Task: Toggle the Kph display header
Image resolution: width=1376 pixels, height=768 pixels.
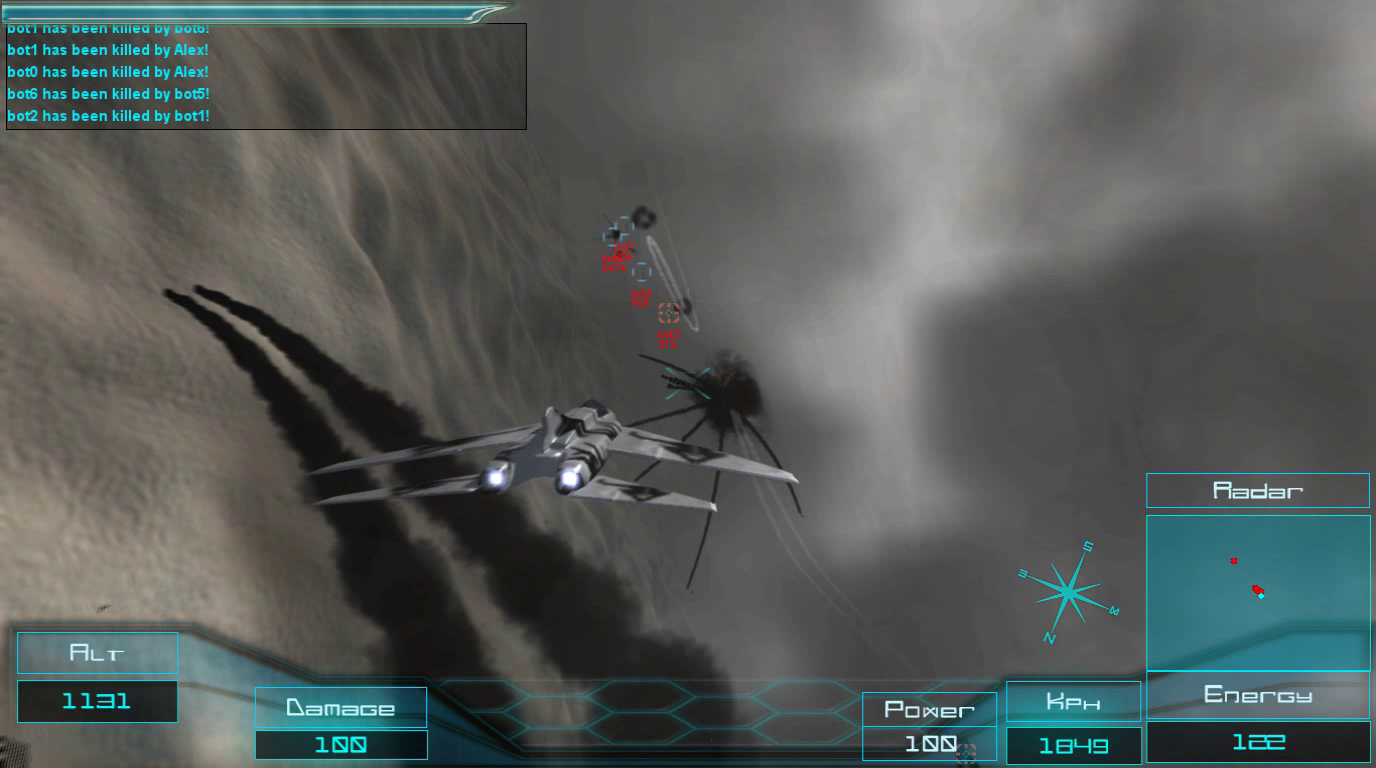Action: tap(1074, 701)
